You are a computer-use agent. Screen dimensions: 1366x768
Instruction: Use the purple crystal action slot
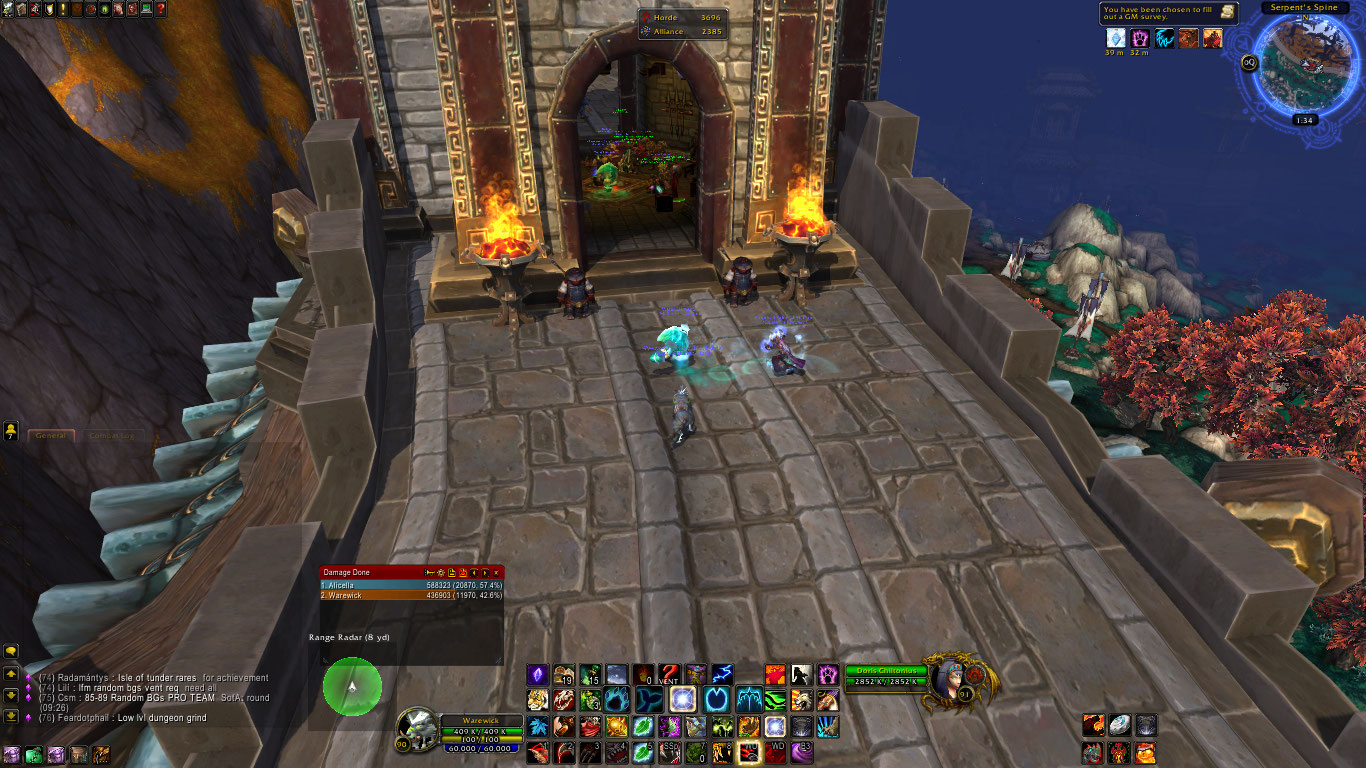538,675
